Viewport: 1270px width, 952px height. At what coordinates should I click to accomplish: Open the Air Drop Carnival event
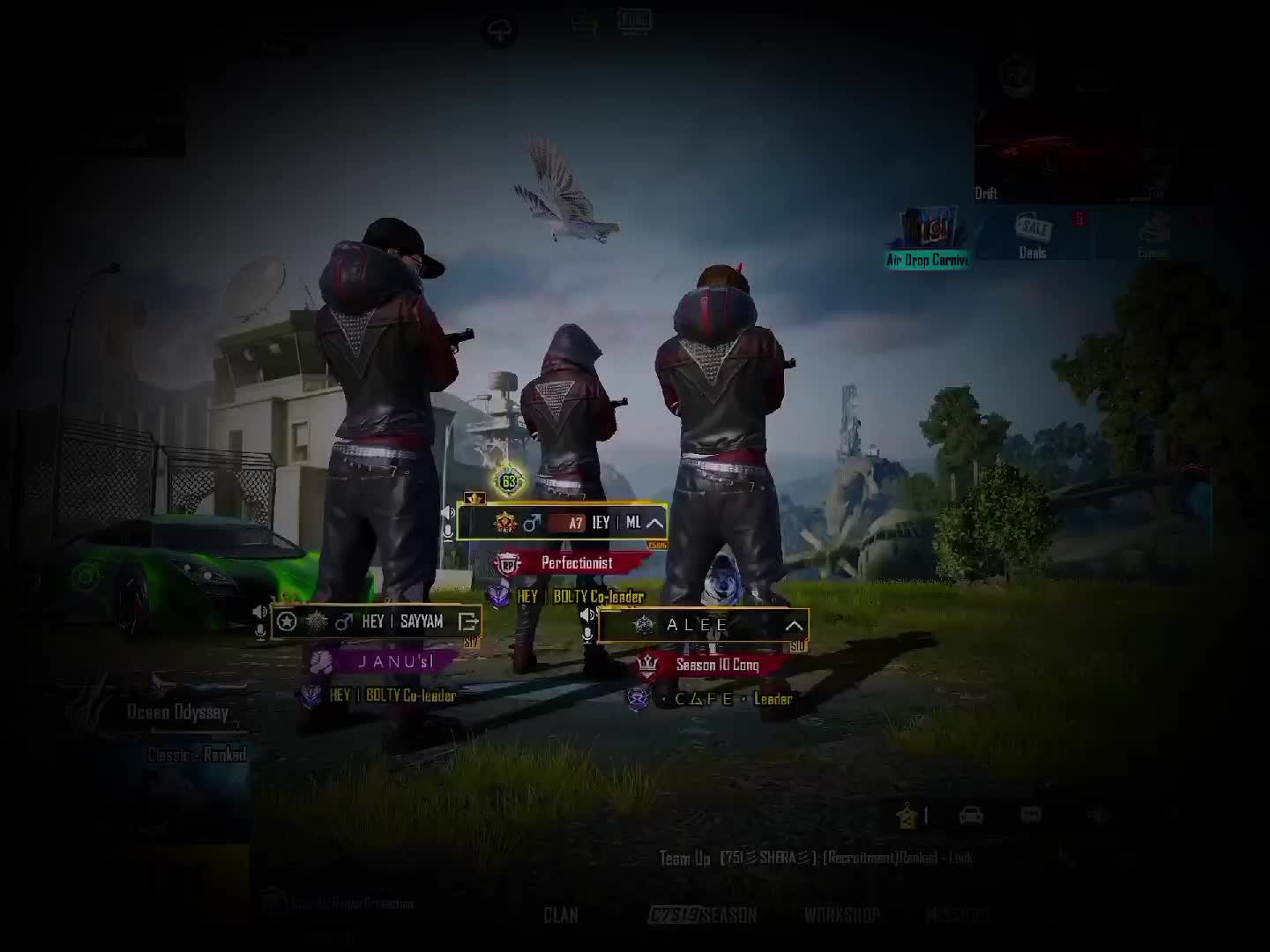[x=928, y=236]
